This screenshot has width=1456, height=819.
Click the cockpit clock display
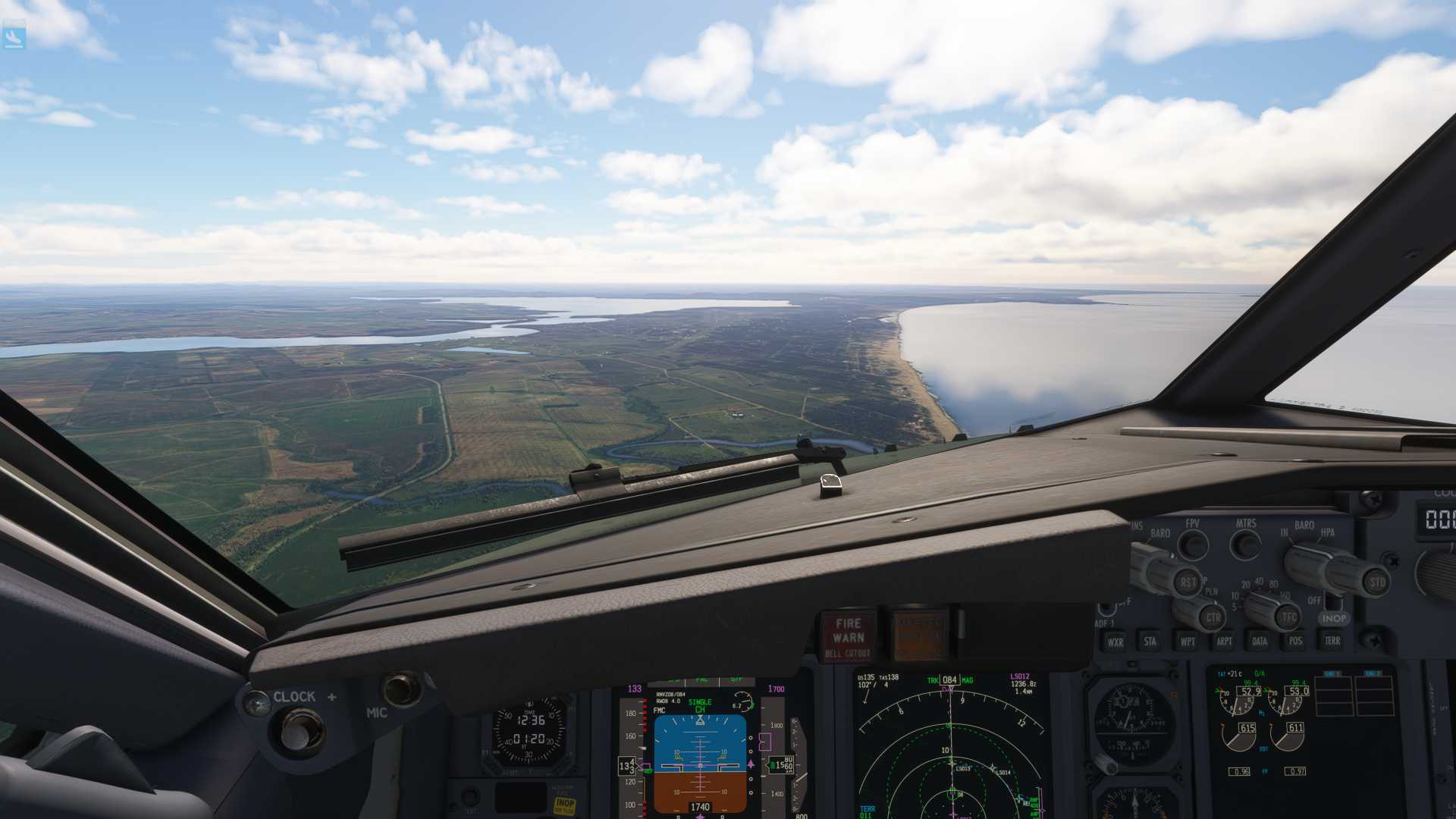[x=529, y=730]
